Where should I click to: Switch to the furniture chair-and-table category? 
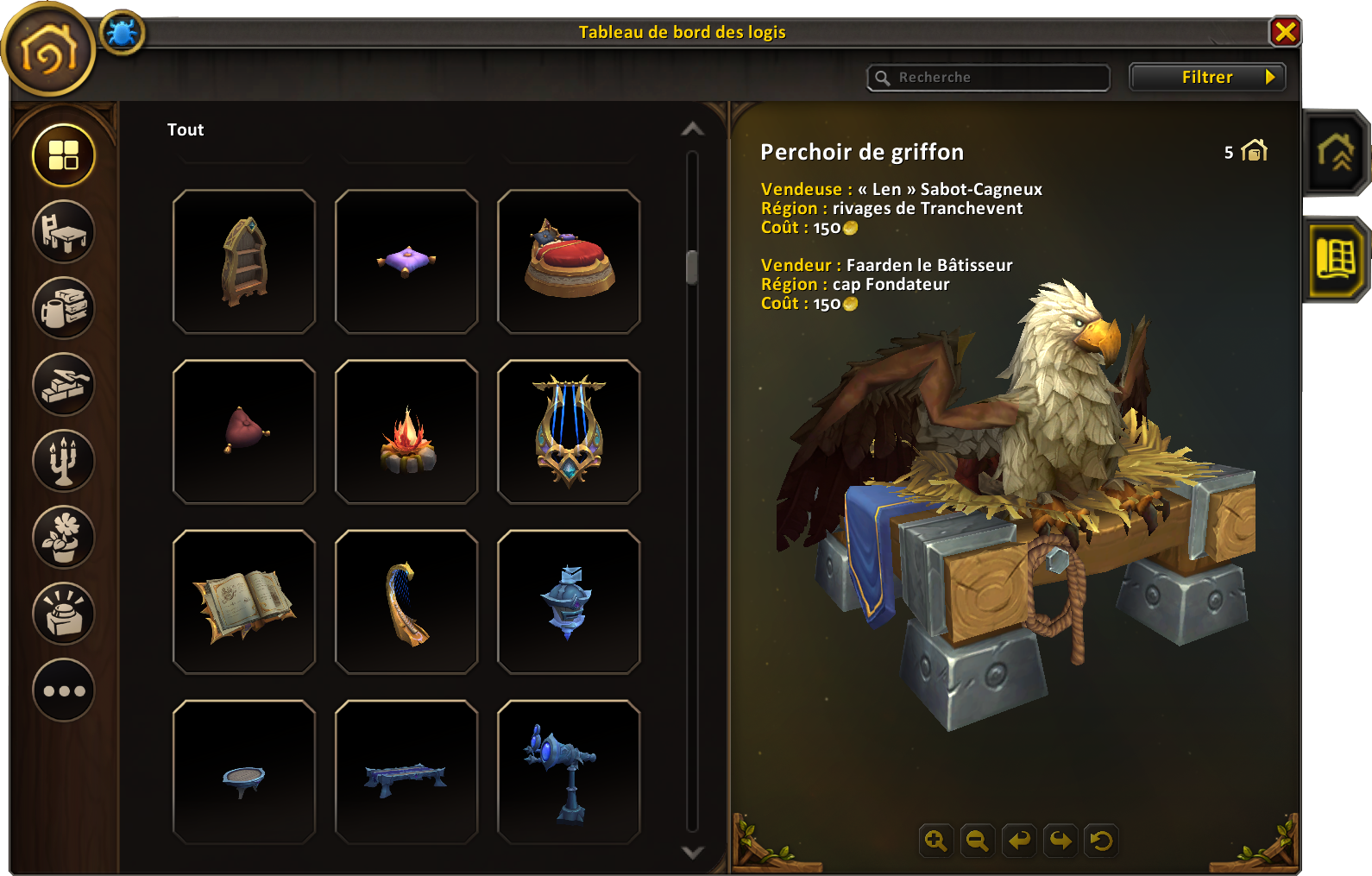click(x=64, y=231)
